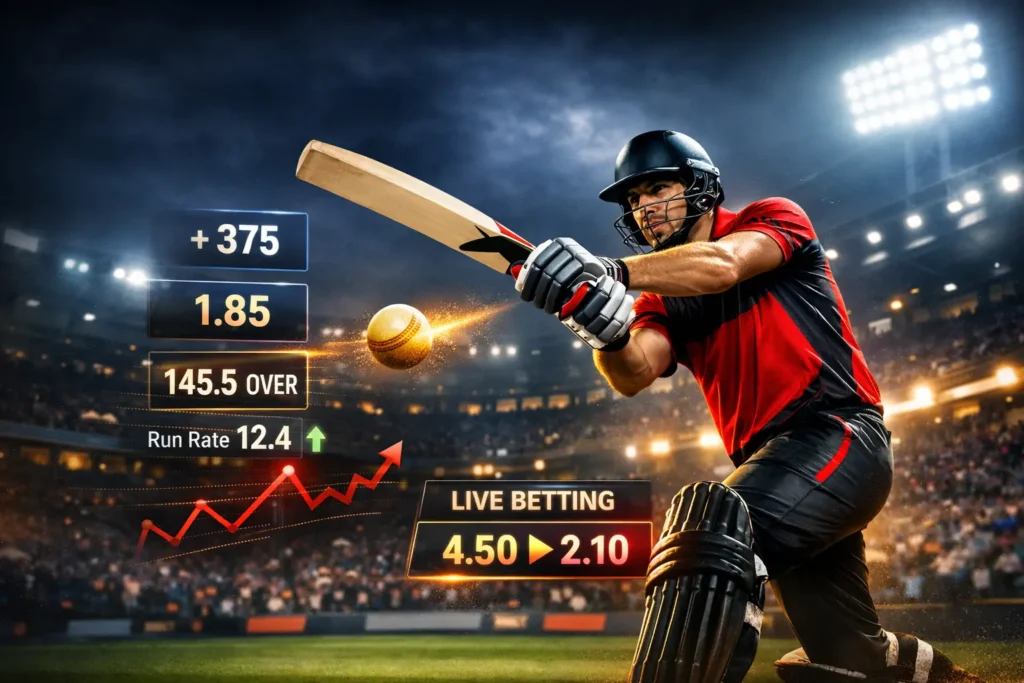The image size is (1024, 683).
Task: Click the 4.50 to 2.10 odds panel
Action: pyautogui.click(x=530, y=549)
